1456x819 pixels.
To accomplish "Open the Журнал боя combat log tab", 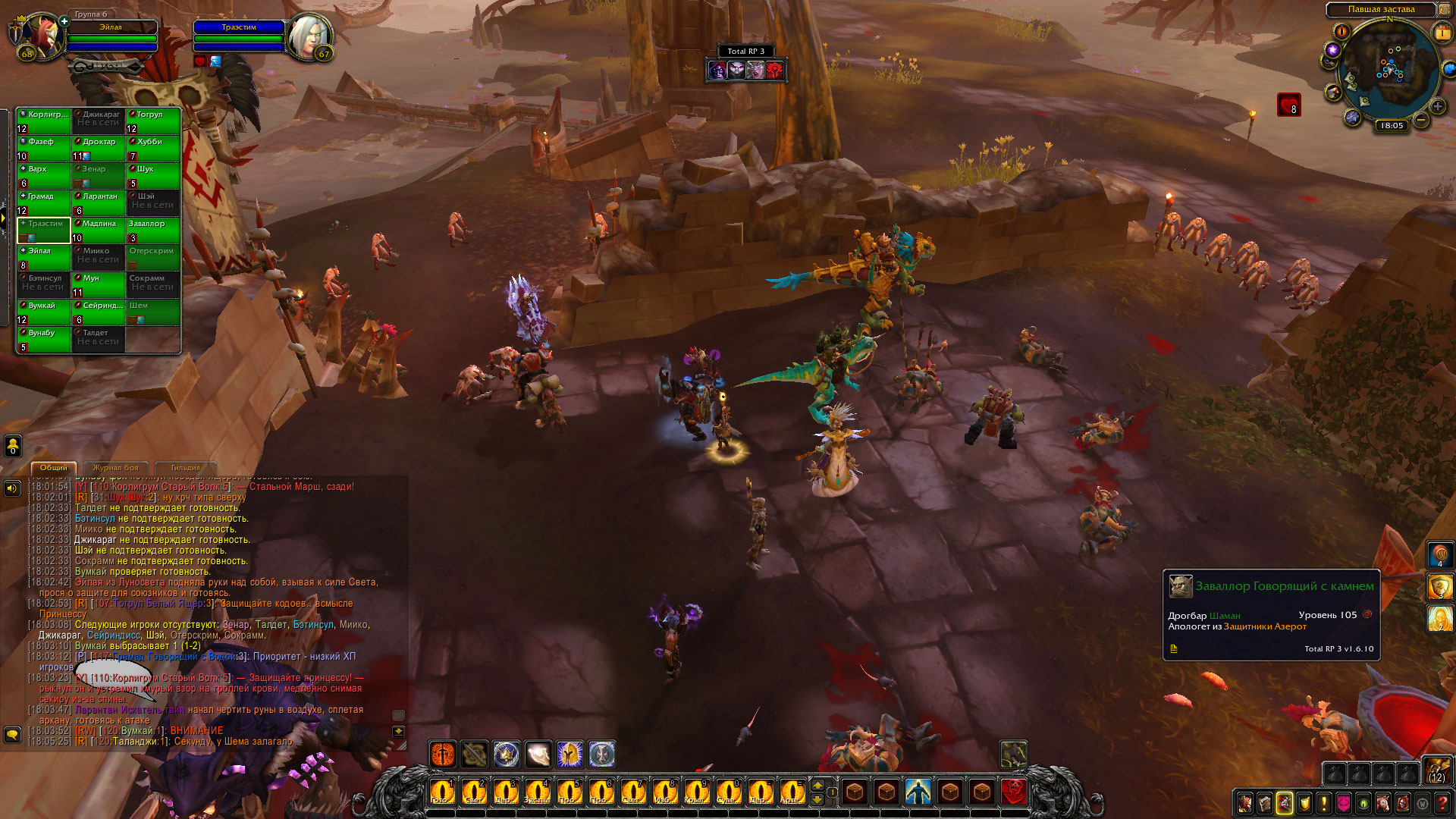I will [115, 468].
